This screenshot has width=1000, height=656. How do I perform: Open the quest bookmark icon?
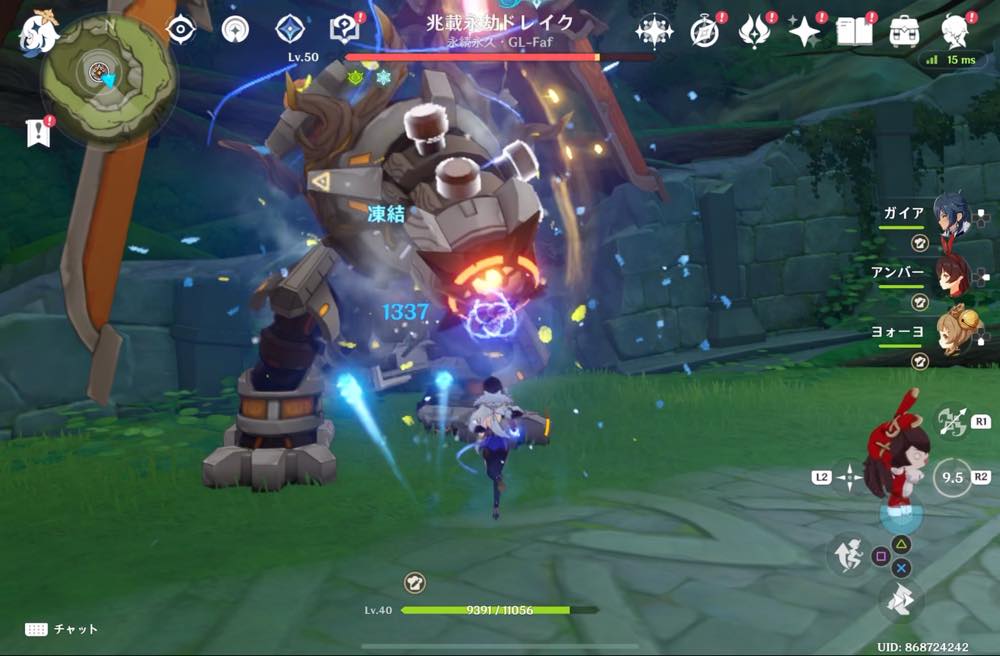(x=37, y=133)
